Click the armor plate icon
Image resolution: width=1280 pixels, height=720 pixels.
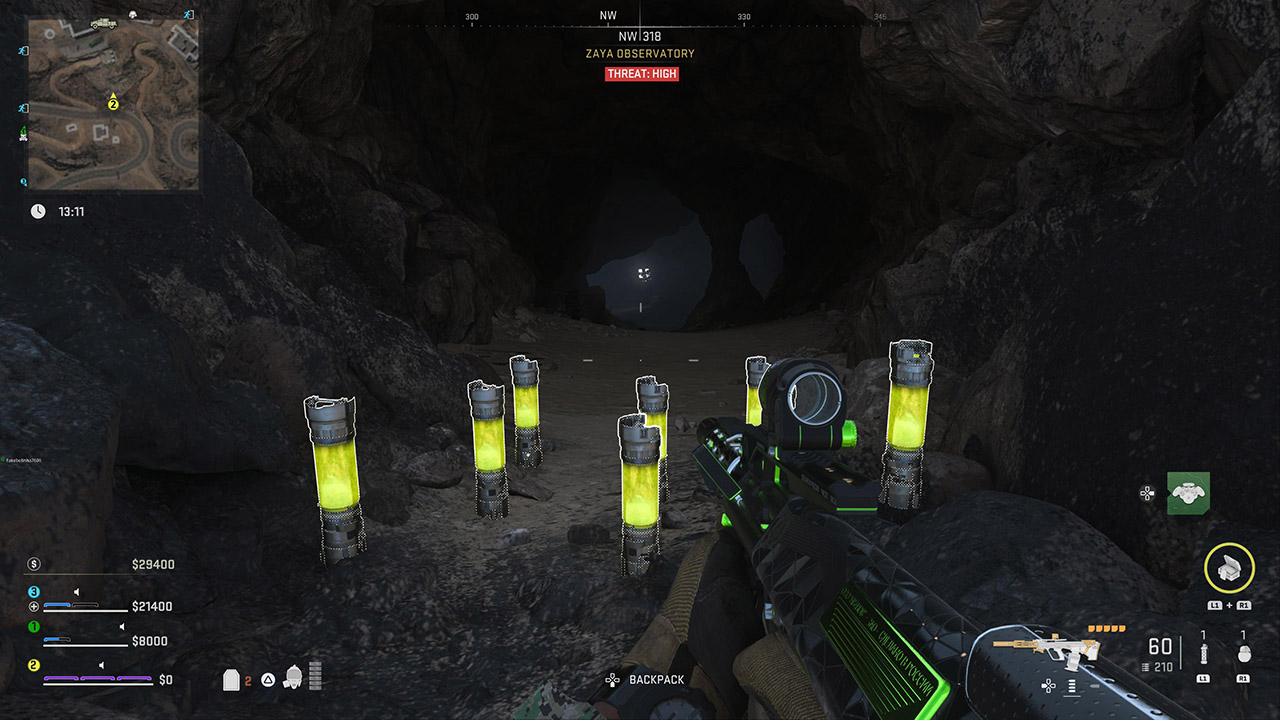point(231,680)
